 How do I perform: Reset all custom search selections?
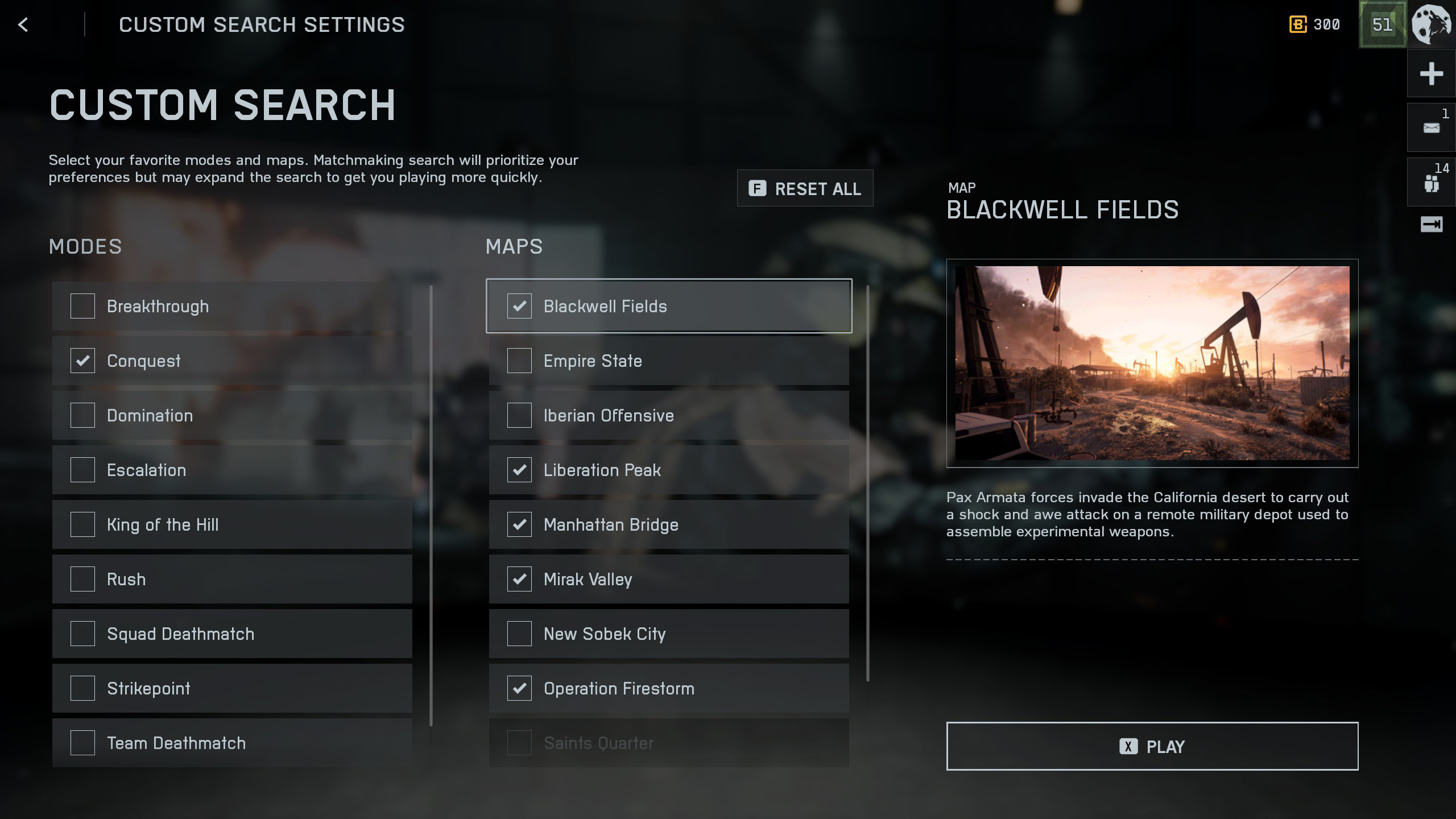pos(805,188)
